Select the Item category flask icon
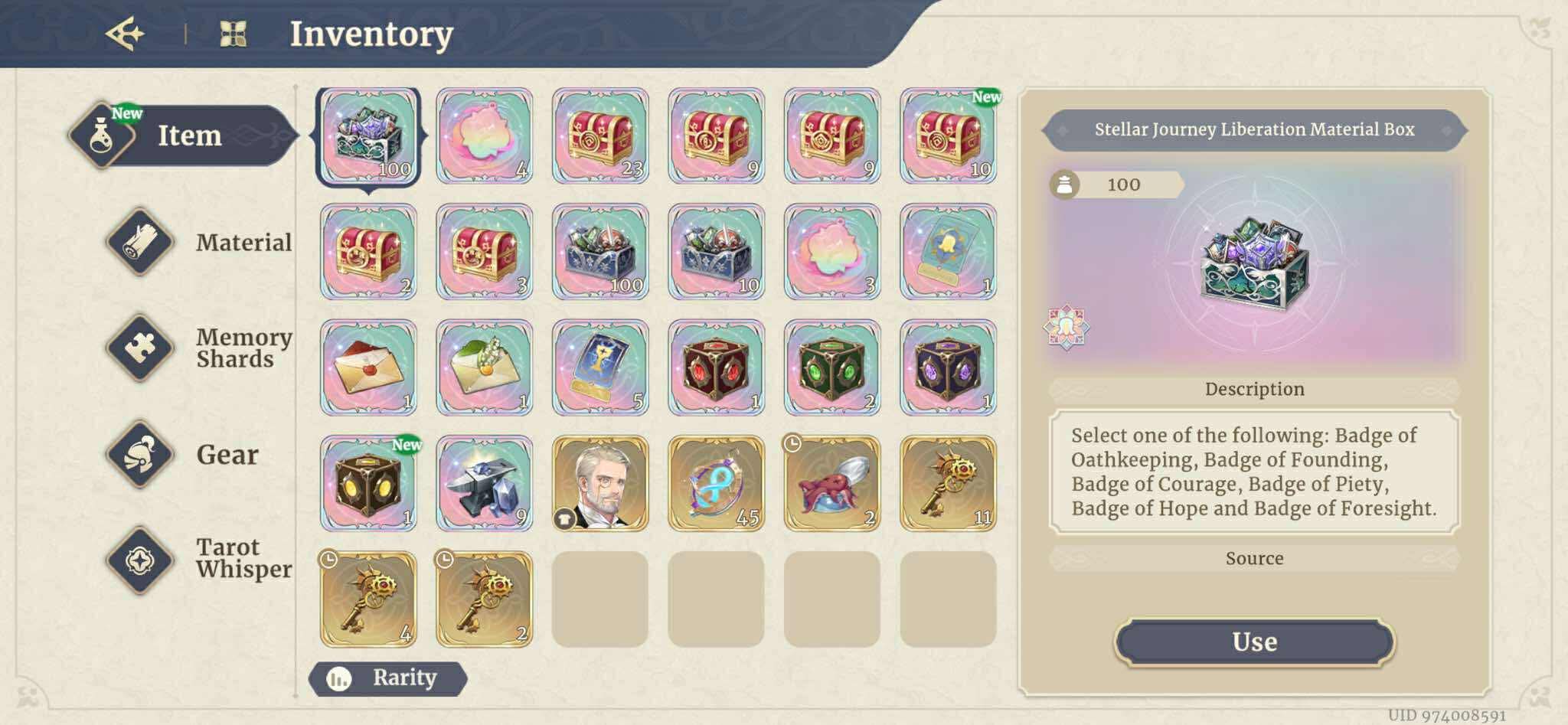The width and height of the screenshot is (1568, 725). [x=100, y=136]
